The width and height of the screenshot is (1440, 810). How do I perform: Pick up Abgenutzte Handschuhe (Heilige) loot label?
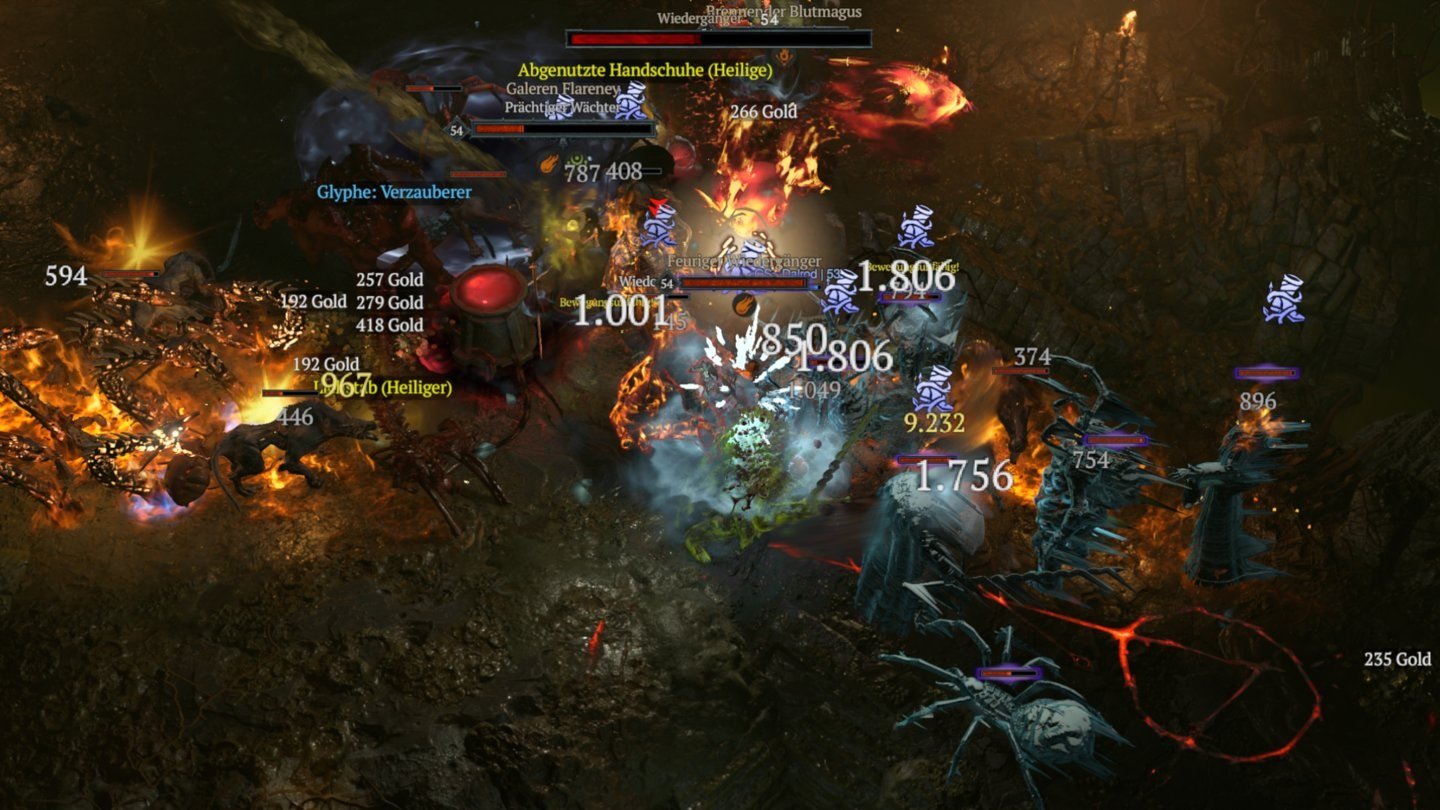[645, 71]
